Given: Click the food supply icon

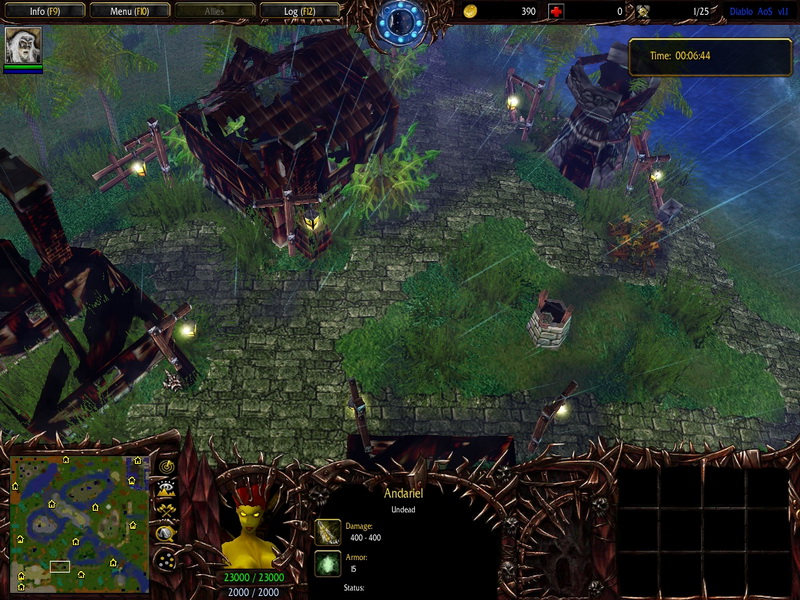Looking at the screenshot, I should point(644,11).
